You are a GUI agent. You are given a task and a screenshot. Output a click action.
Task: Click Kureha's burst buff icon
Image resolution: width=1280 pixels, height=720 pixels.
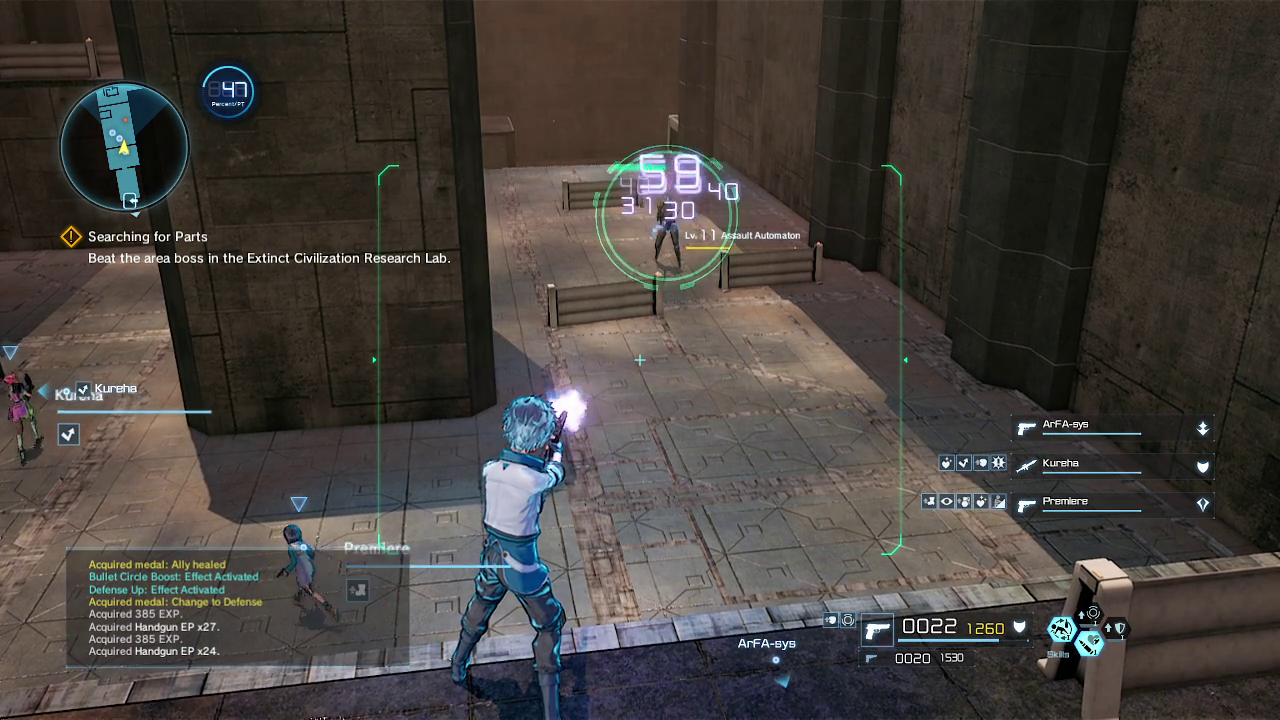998,464
